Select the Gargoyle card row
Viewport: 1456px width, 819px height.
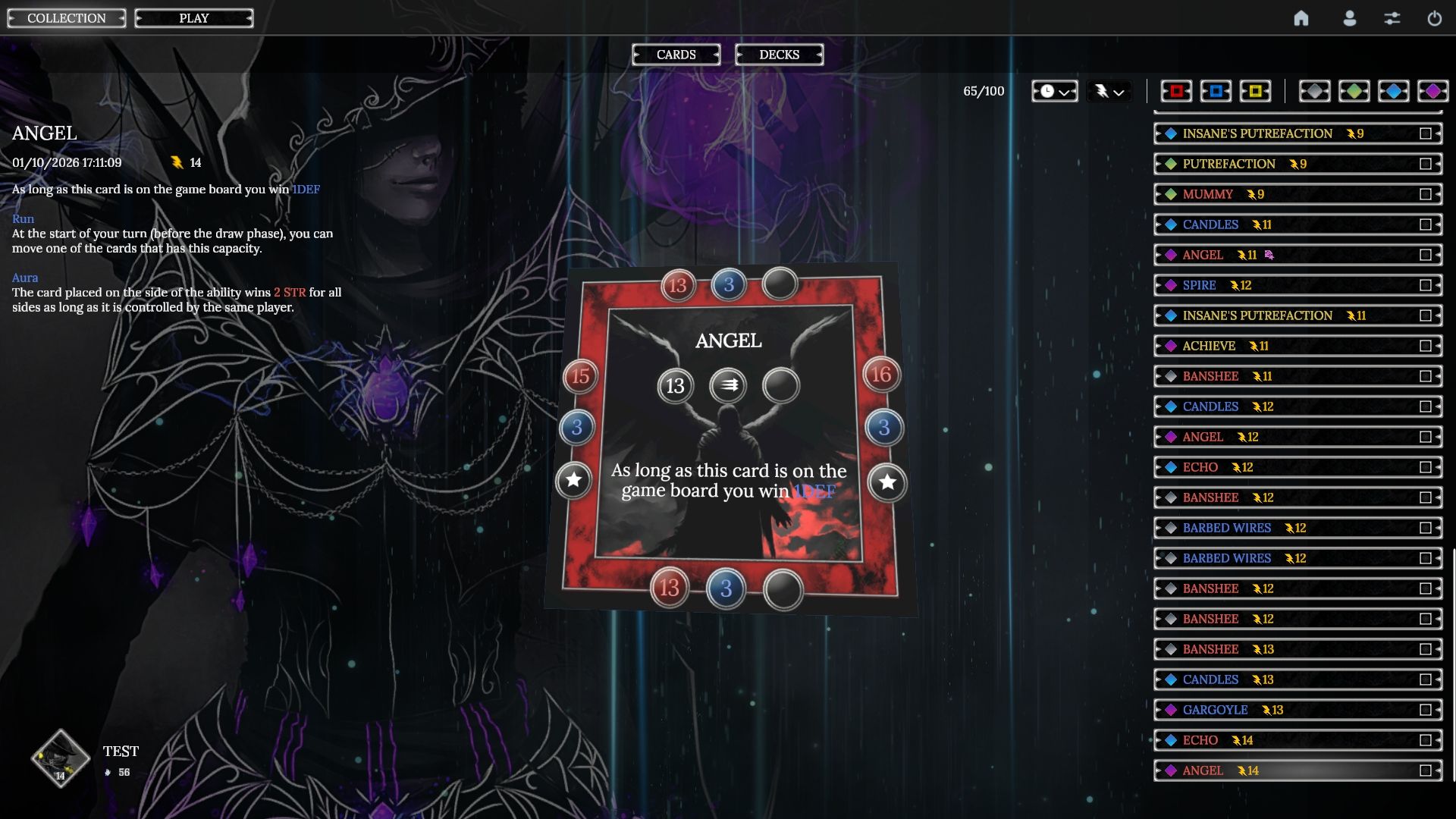coord(1289,710)
